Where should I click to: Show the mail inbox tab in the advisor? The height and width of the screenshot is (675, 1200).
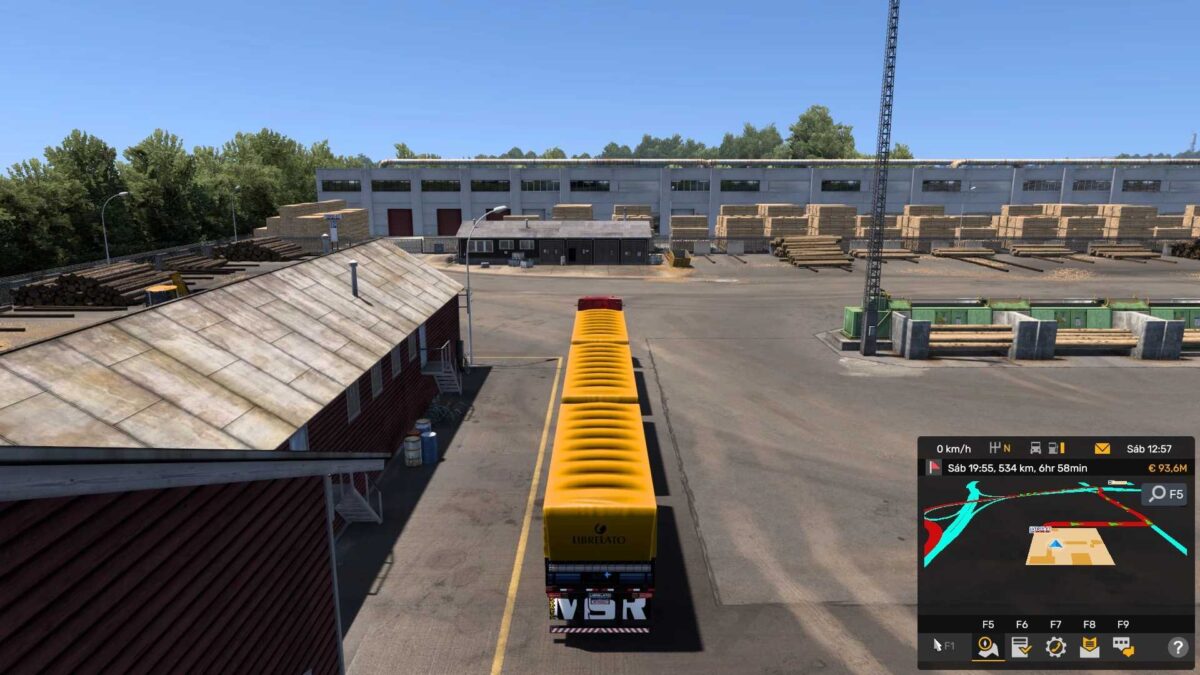pyautogui.click(x=1089, y=647)
